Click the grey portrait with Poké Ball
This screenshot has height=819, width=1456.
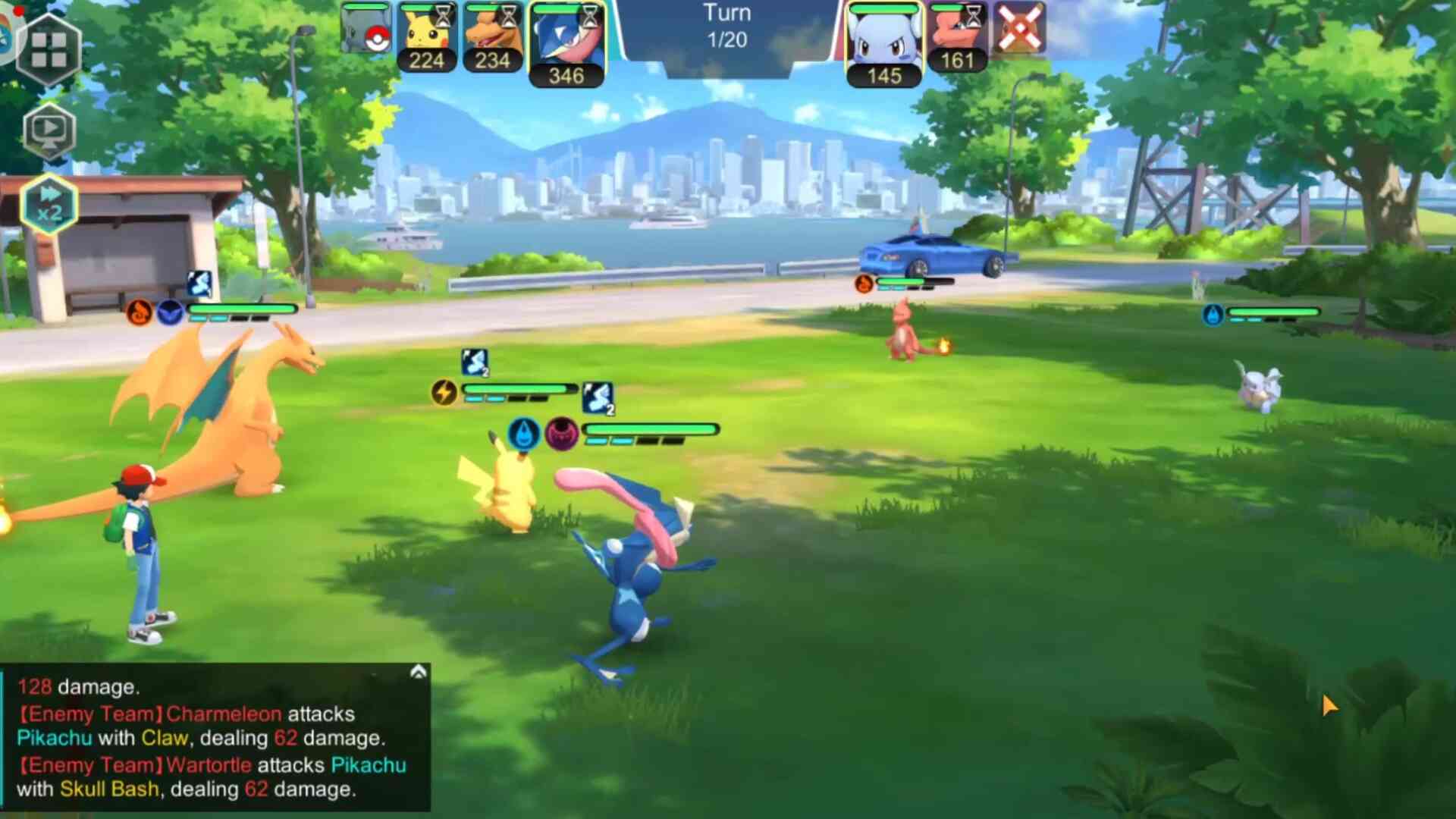click(x=366, y=29)
